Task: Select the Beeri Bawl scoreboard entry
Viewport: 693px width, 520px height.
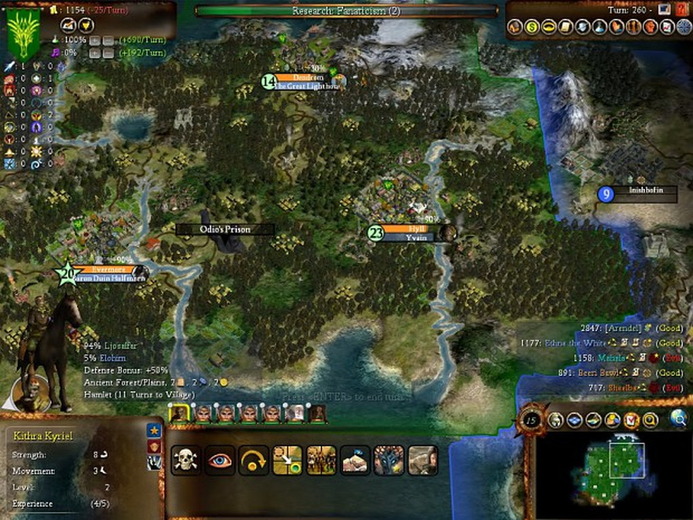Action: point(609,372)
